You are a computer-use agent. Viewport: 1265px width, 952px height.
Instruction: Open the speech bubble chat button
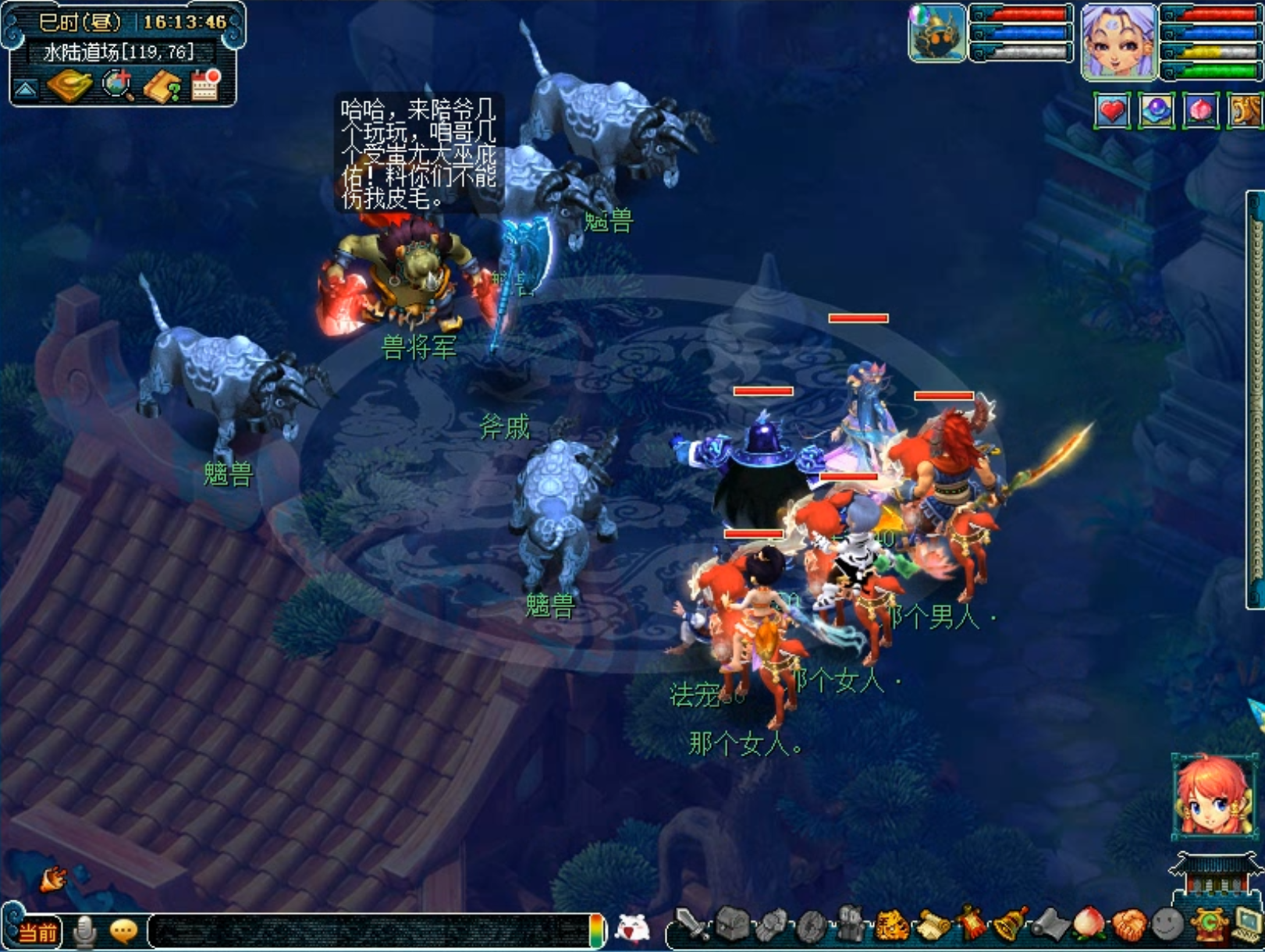(123, 931)
